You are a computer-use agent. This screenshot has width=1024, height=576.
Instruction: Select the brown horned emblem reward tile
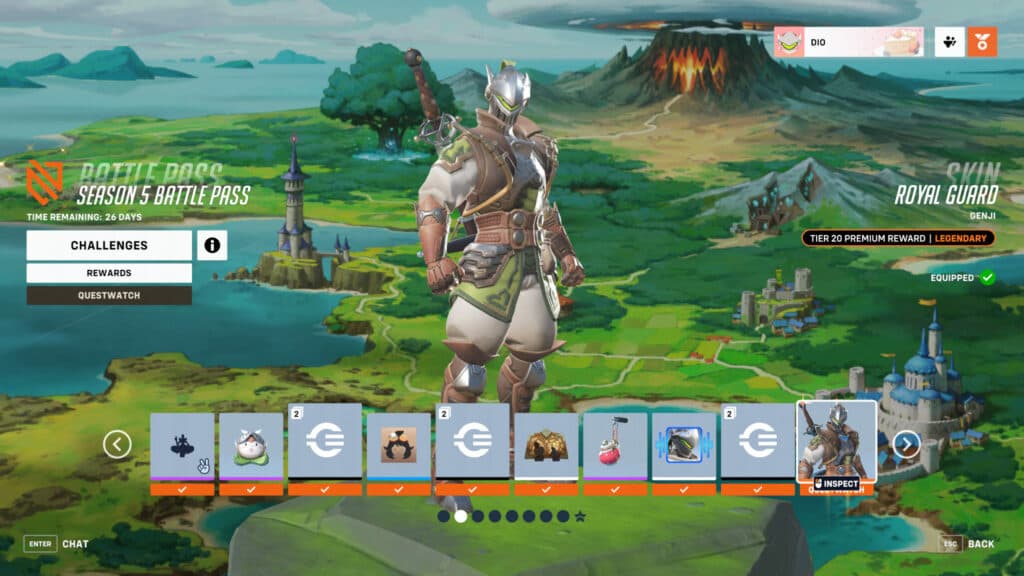point(398,445)
